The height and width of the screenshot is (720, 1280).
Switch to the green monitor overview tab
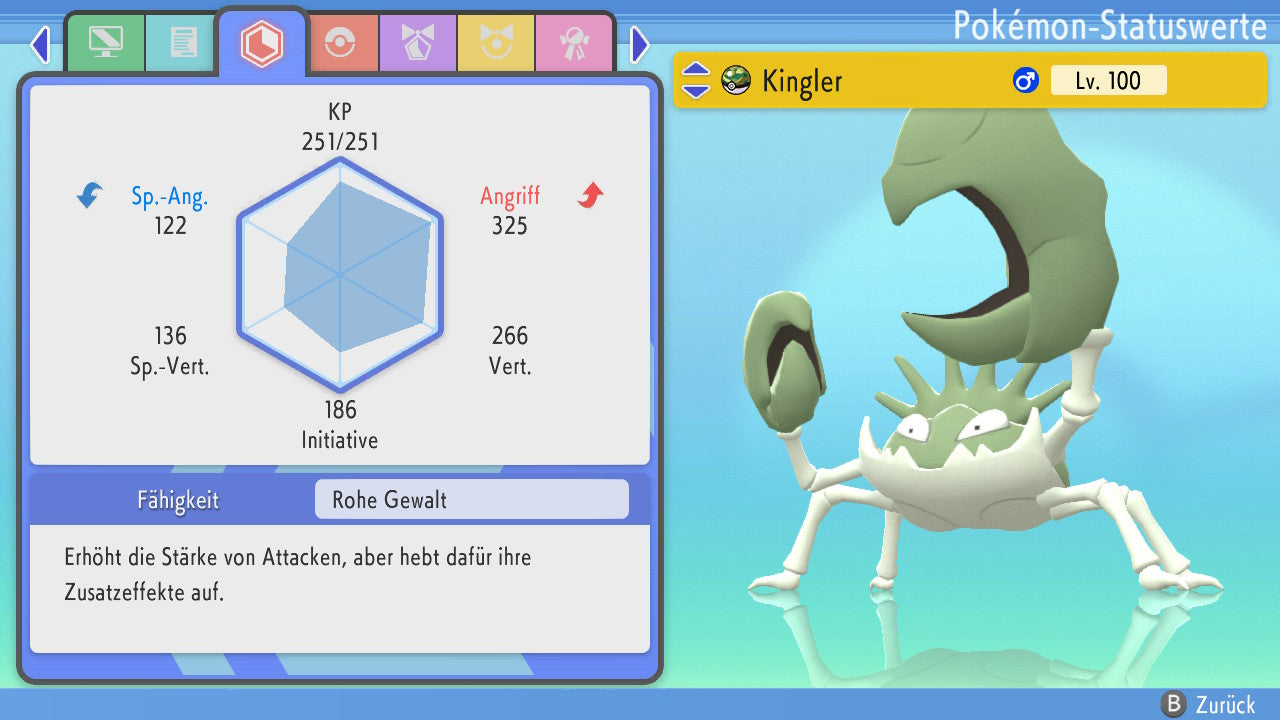pyautogui.click(x=105, y=43)
